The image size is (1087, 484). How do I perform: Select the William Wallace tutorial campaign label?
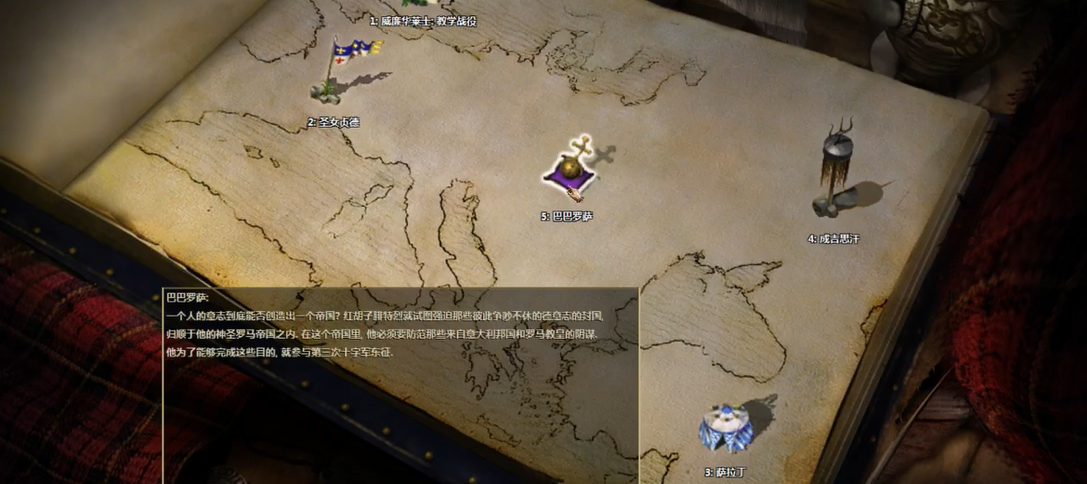coord(423,21)
